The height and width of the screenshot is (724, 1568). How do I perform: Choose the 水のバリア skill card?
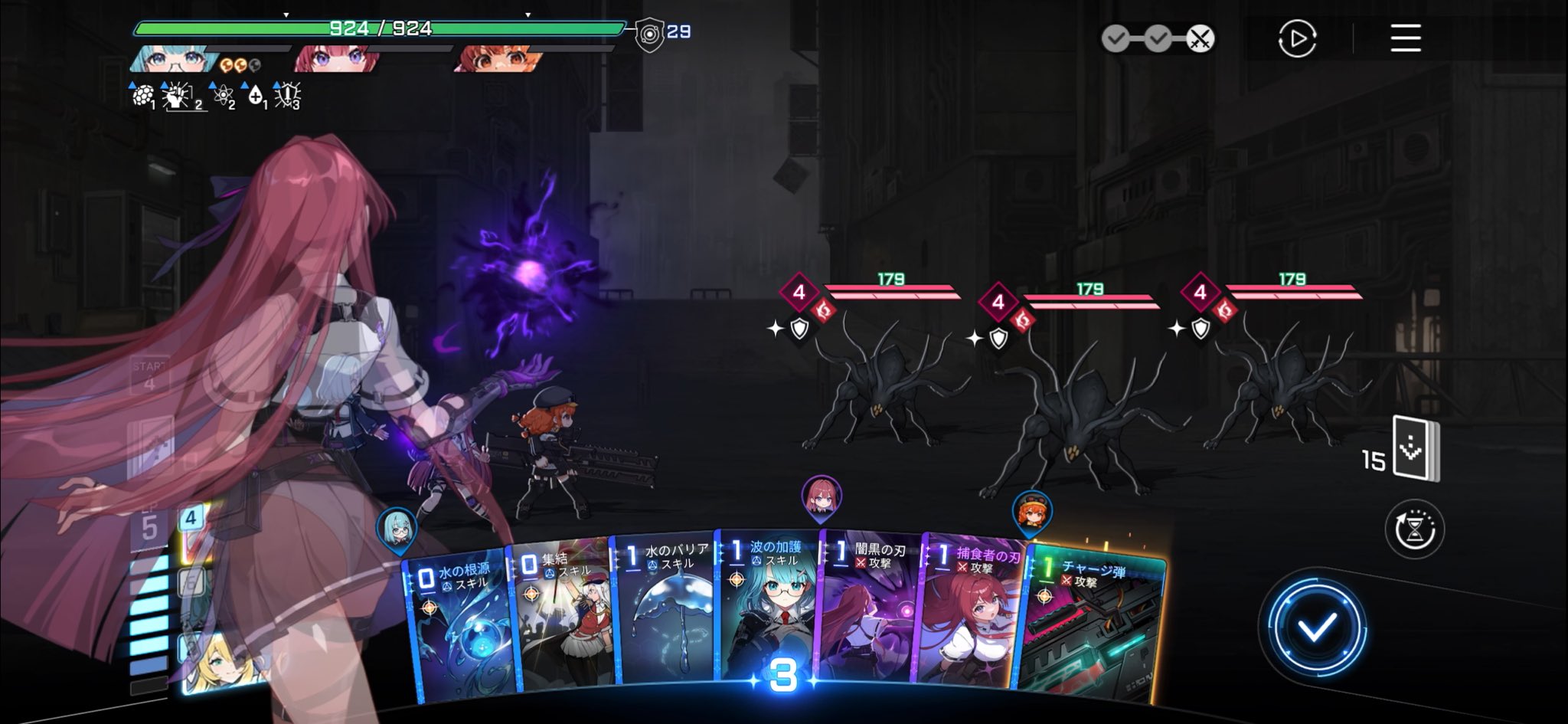point(666,613)
